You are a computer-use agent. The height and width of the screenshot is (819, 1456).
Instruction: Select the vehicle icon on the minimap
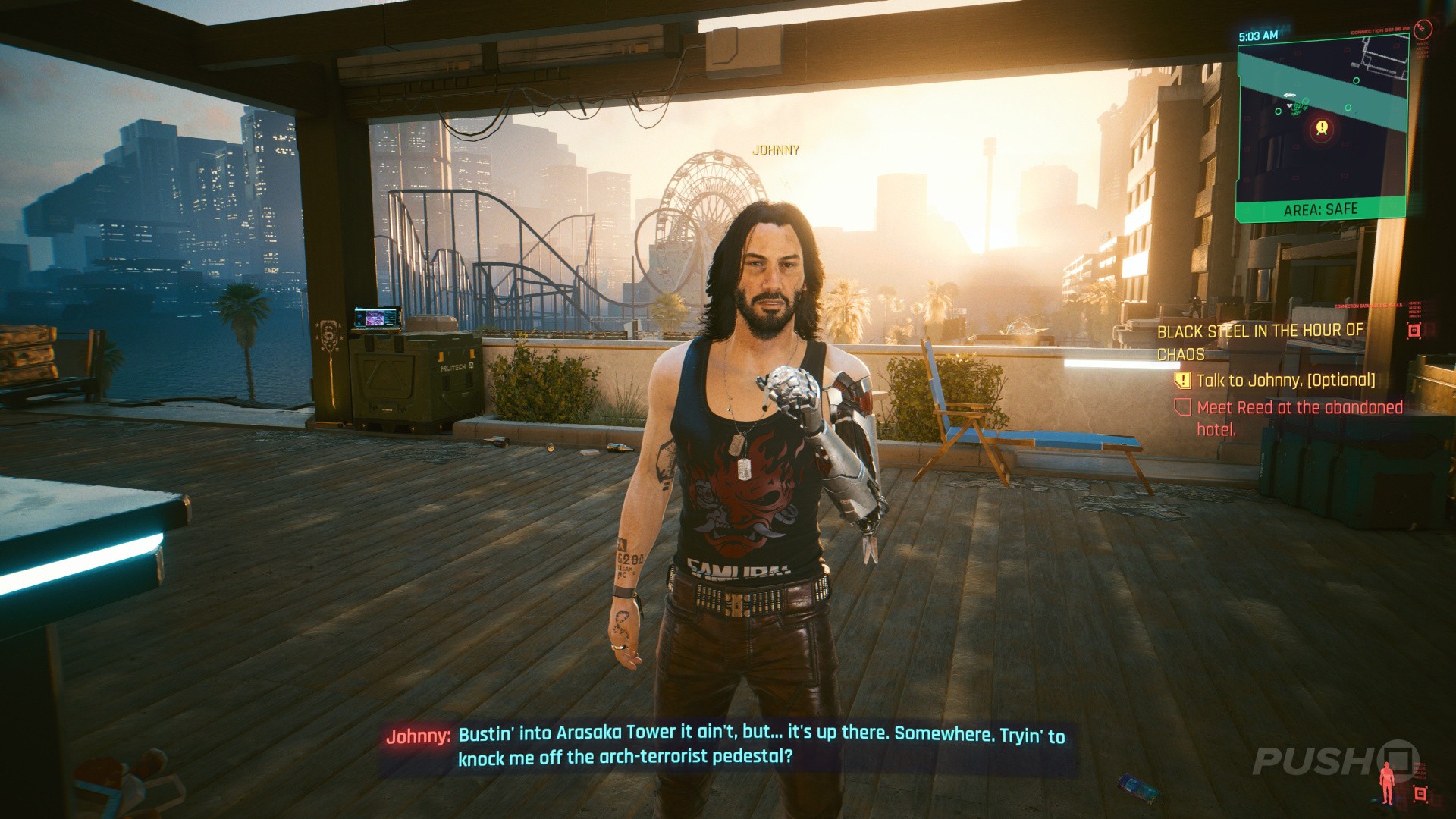pyautogui.click(x=1289, y=94)
